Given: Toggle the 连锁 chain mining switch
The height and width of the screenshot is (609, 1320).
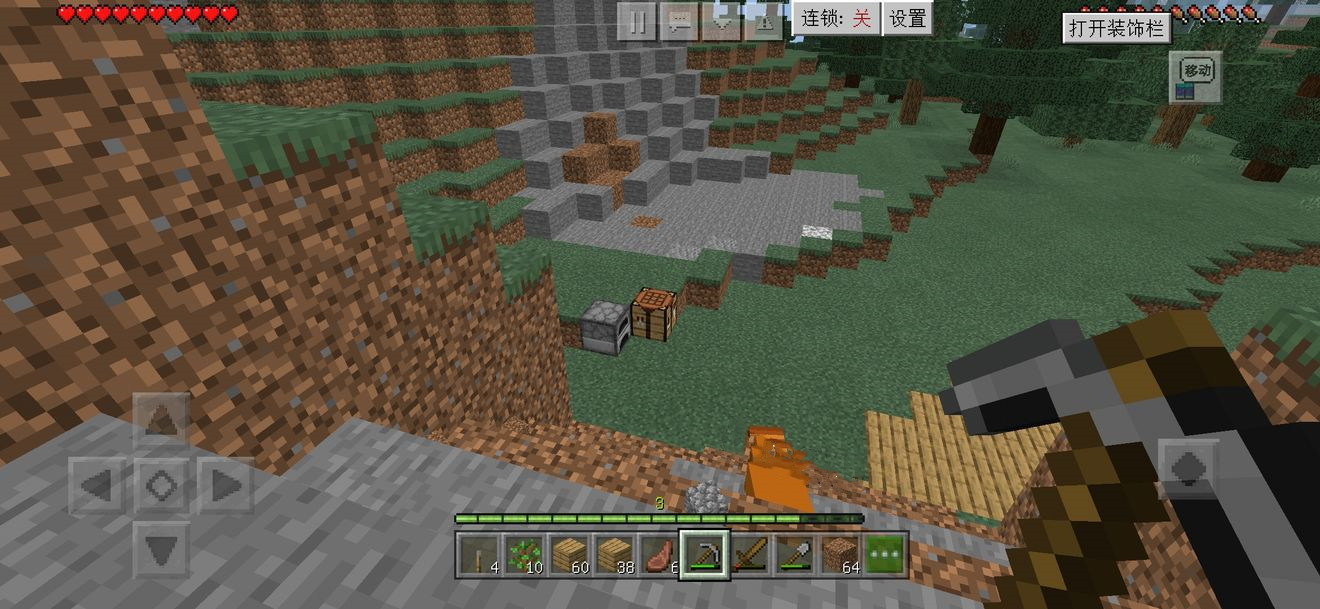Looking at the screenshot, I should tap(836, 19).
